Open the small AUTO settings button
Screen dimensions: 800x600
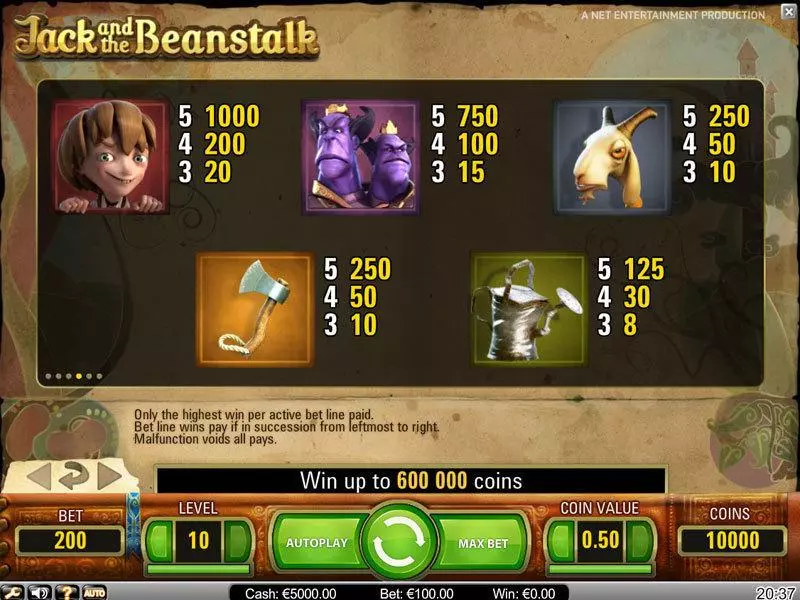click(x=94, y=592)
